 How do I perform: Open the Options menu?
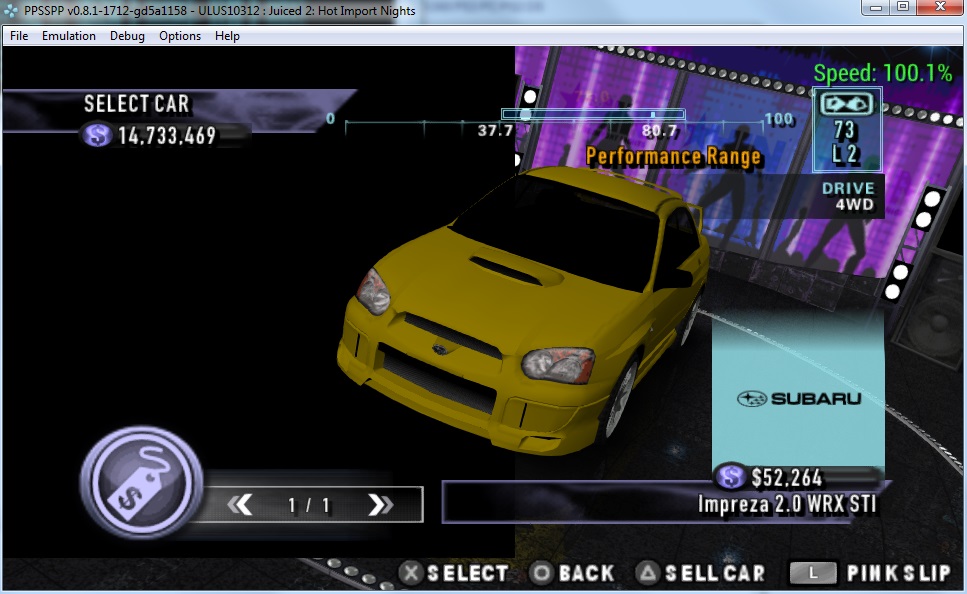pos(180,36)
